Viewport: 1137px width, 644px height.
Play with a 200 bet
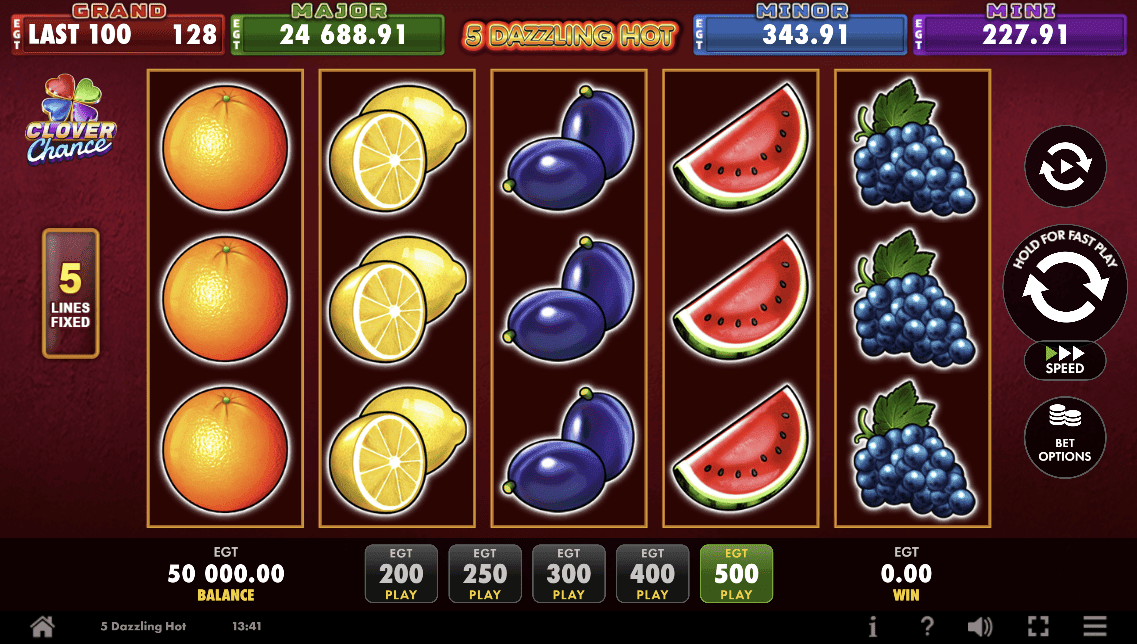(x=401, y=574)
